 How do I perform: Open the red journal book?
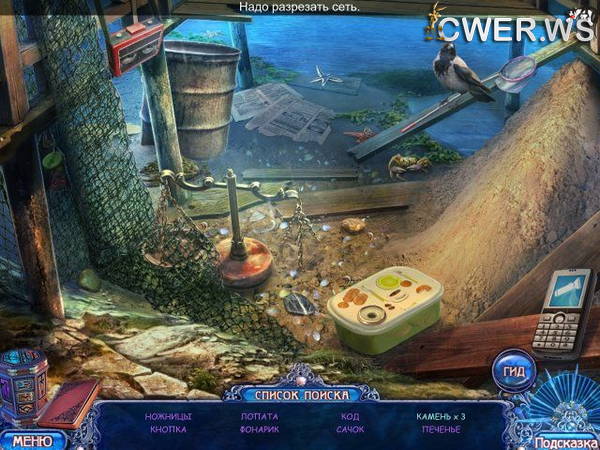[x=70, y=403]
